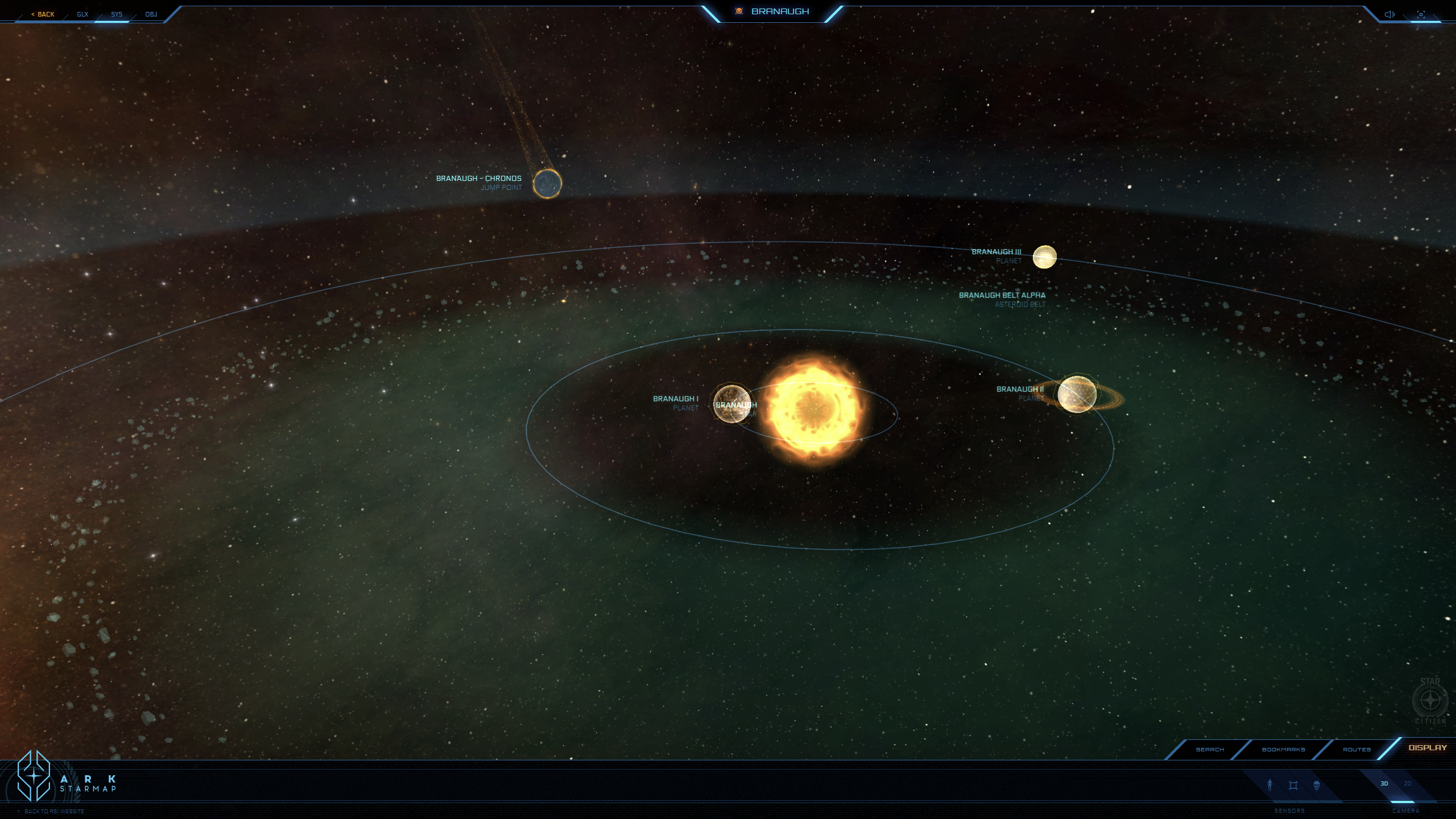
Task: Toggle the humanoid figure sensor filter
Action: click(1269, 785)
